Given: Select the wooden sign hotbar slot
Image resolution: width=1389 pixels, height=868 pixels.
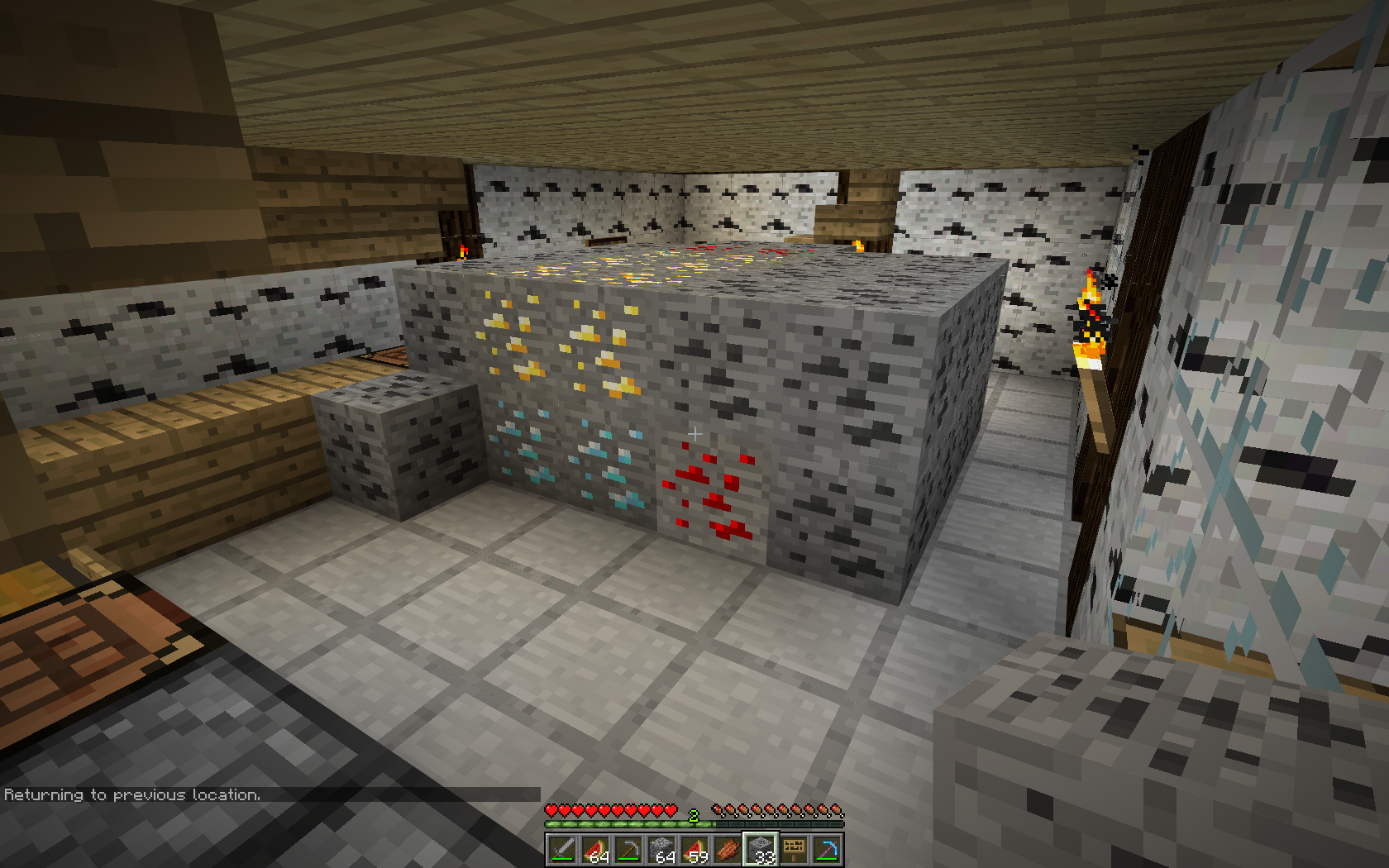Looking at the screenshot, I should point(794,849).
